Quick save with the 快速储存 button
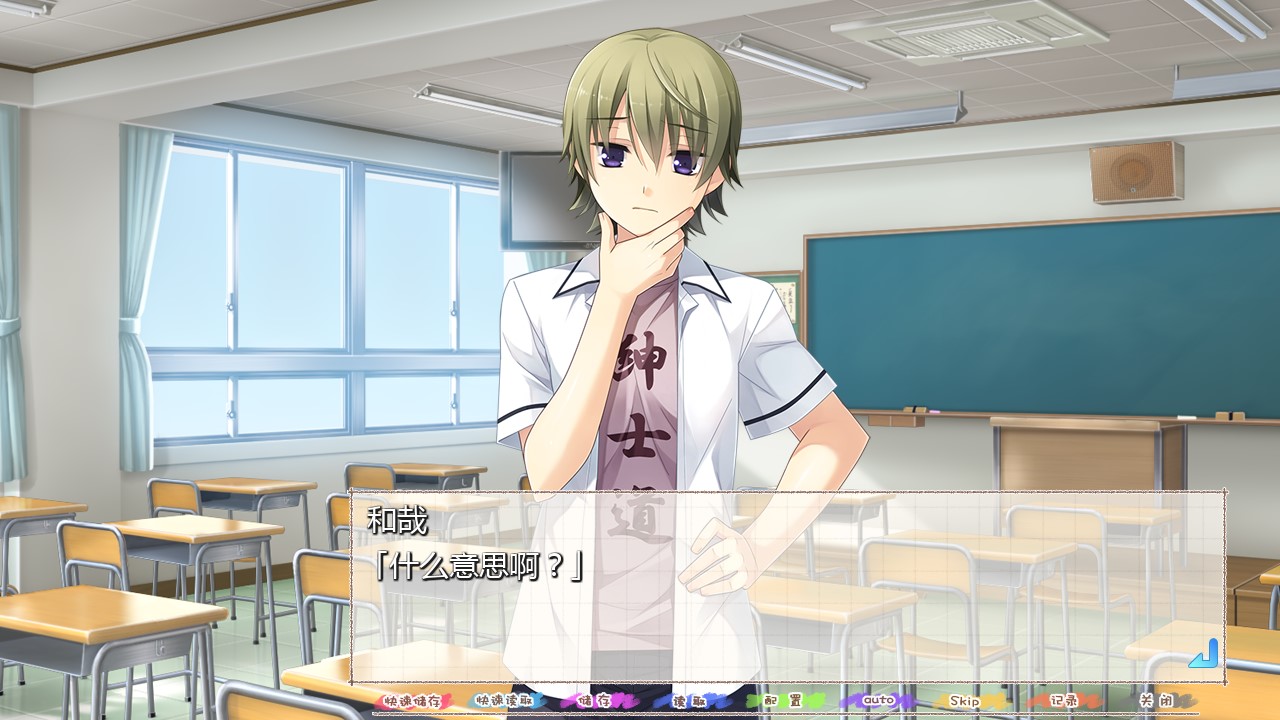Viewport: 1280px width, 720px height. (x=412, y=701)
